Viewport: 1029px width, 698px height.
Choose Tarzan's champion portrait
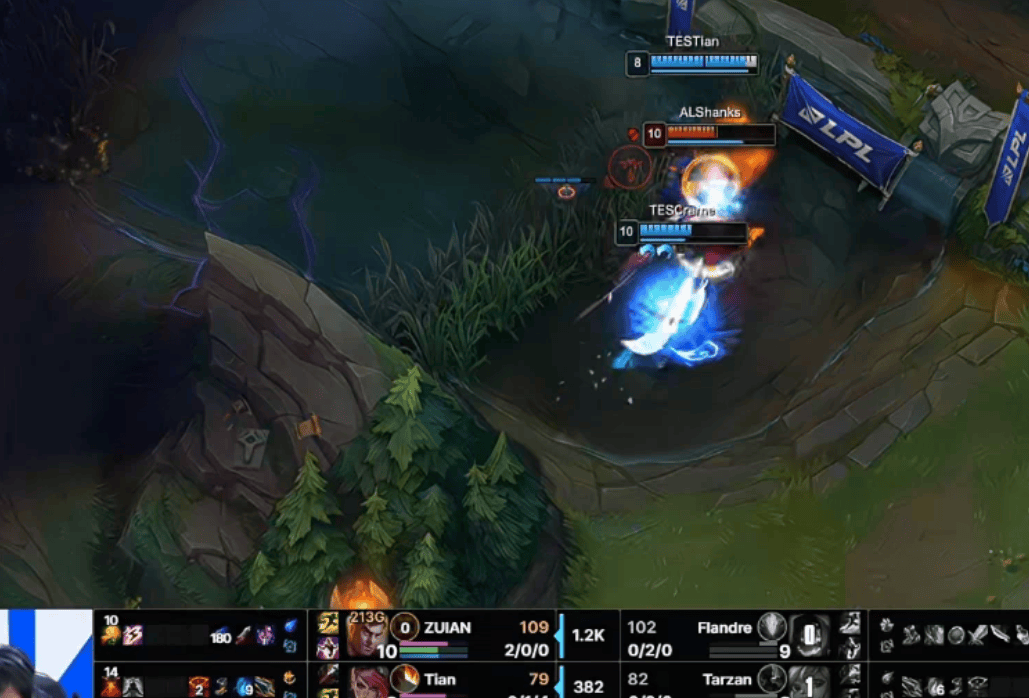click(809, 682)
